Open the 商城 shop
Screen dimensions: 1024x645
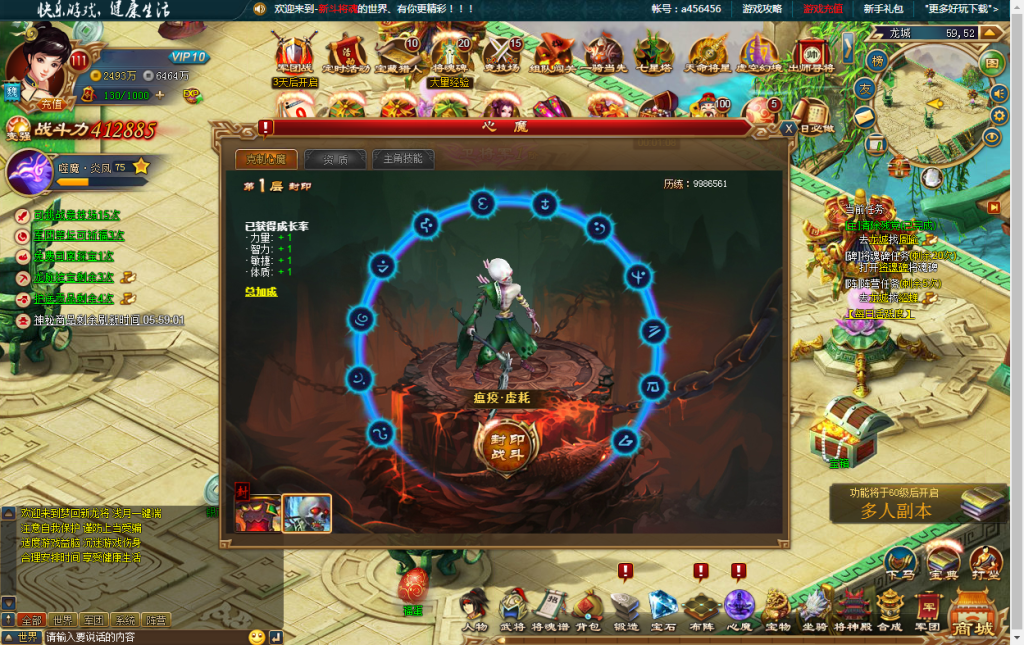point(975,612)
